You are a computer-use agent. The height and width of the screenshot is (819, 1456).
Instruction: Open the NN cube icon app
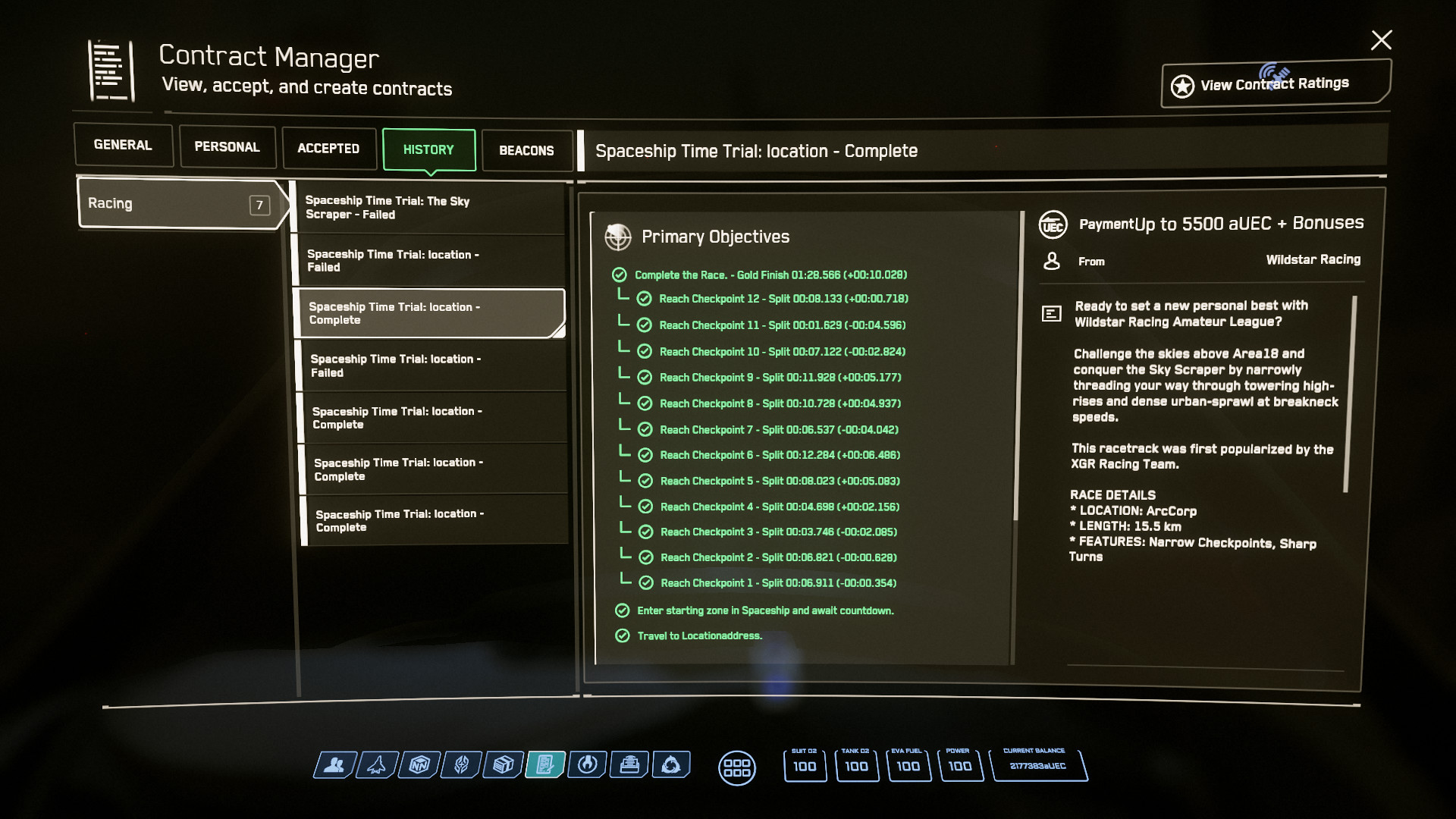coord(419,765)
